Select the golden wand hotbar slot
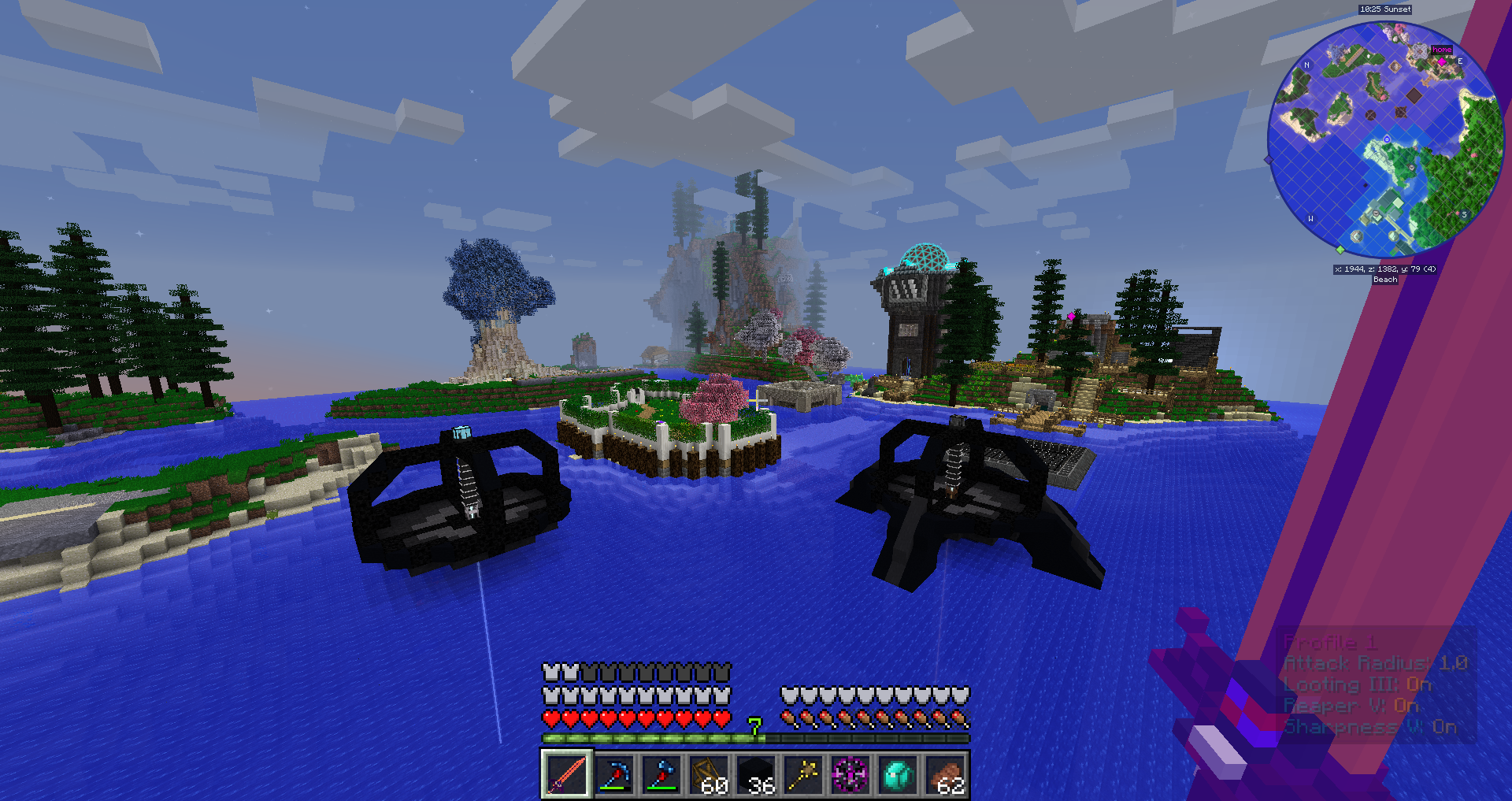This screenshot has height=801, width=1512. [803, 774]
